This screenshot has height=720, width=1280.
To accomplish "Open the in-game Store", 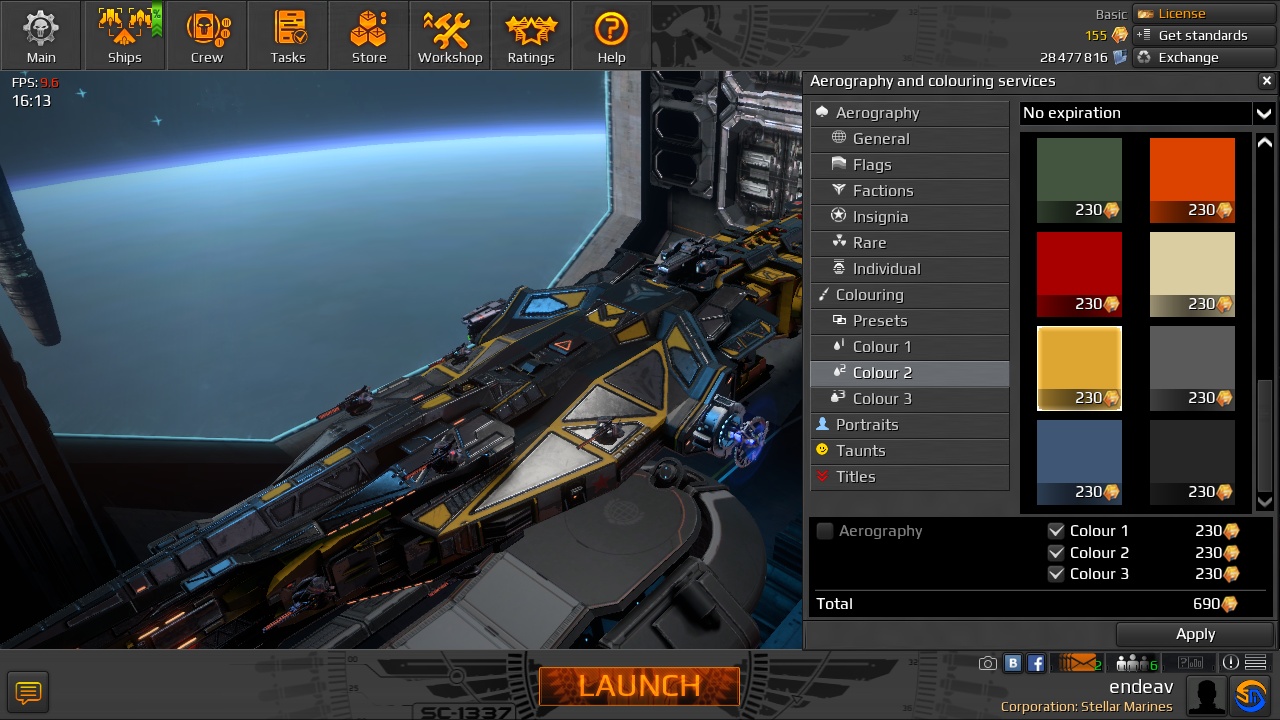I will [368, 35].
